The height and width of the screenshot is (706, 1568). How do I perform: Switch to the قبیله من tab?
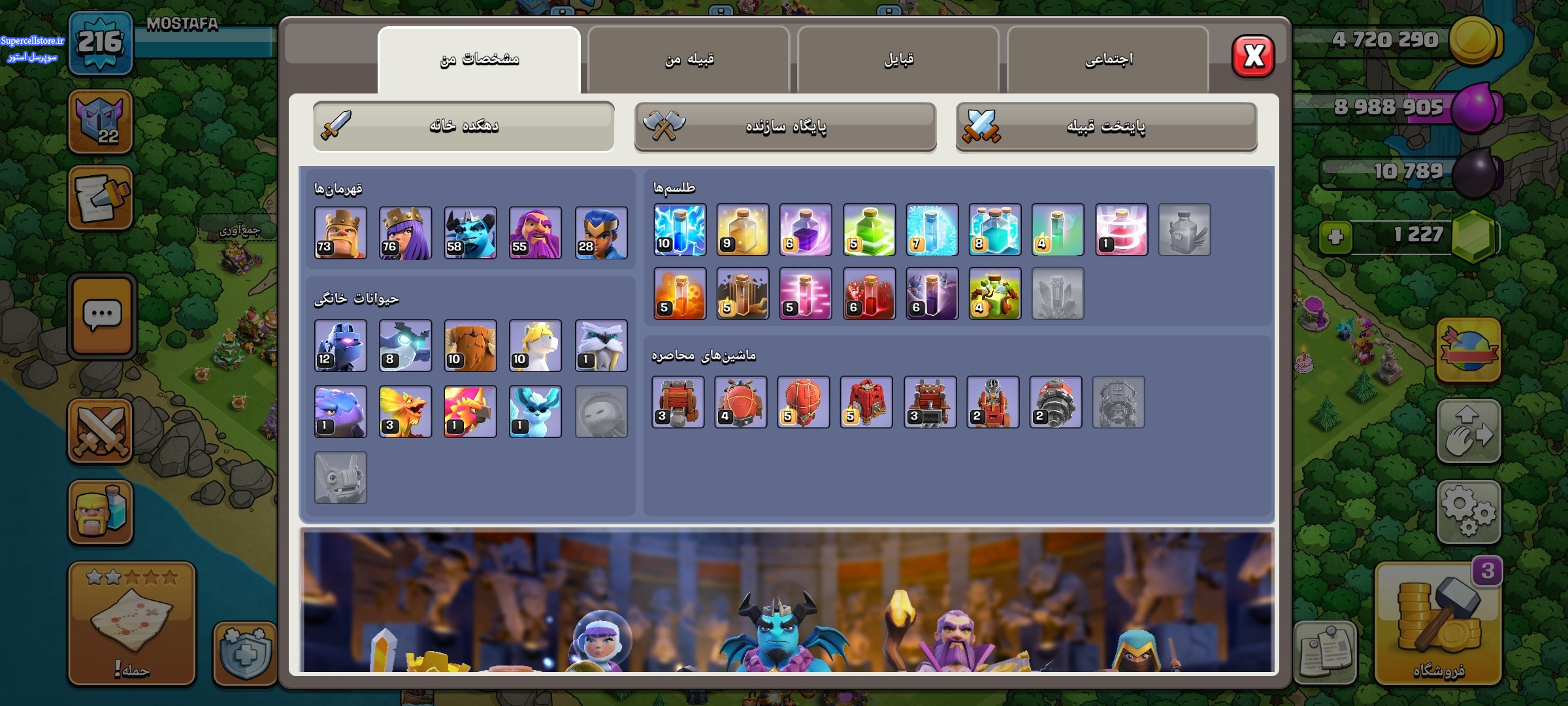click(x=689, y=60)
